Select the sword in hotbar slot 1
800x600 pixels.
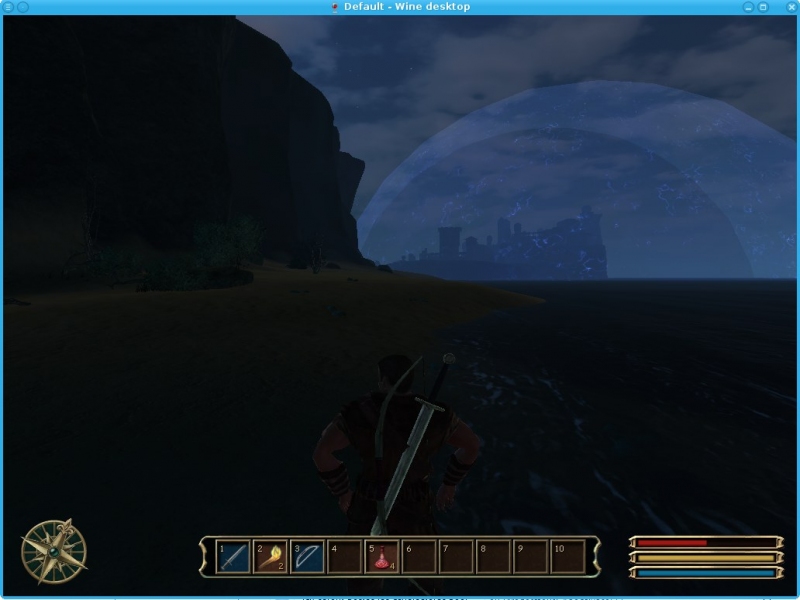(233, 556)
